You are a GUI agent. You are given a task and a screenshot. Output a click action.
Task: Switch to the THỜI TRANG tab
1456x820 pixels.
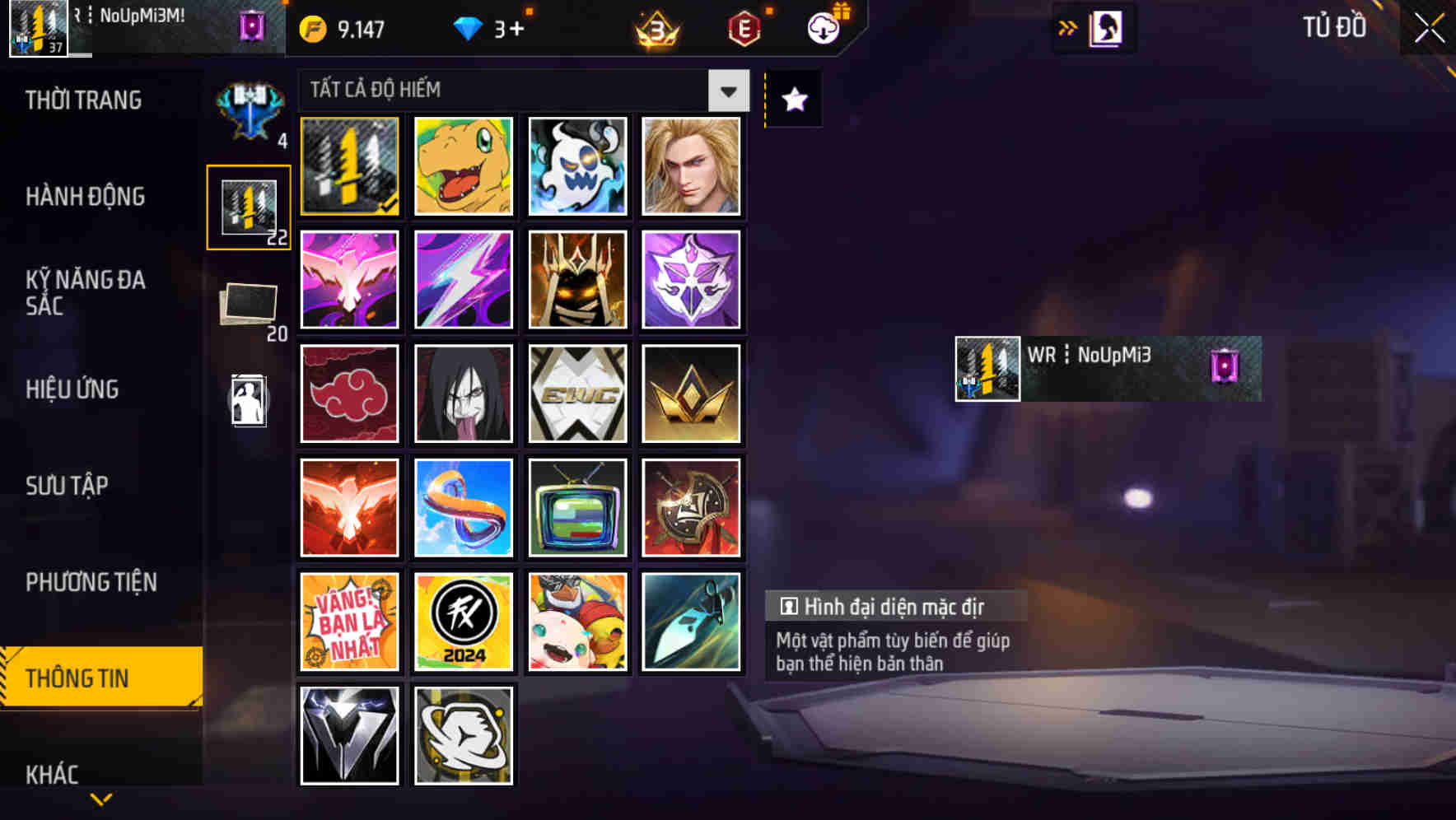(82, 100)
